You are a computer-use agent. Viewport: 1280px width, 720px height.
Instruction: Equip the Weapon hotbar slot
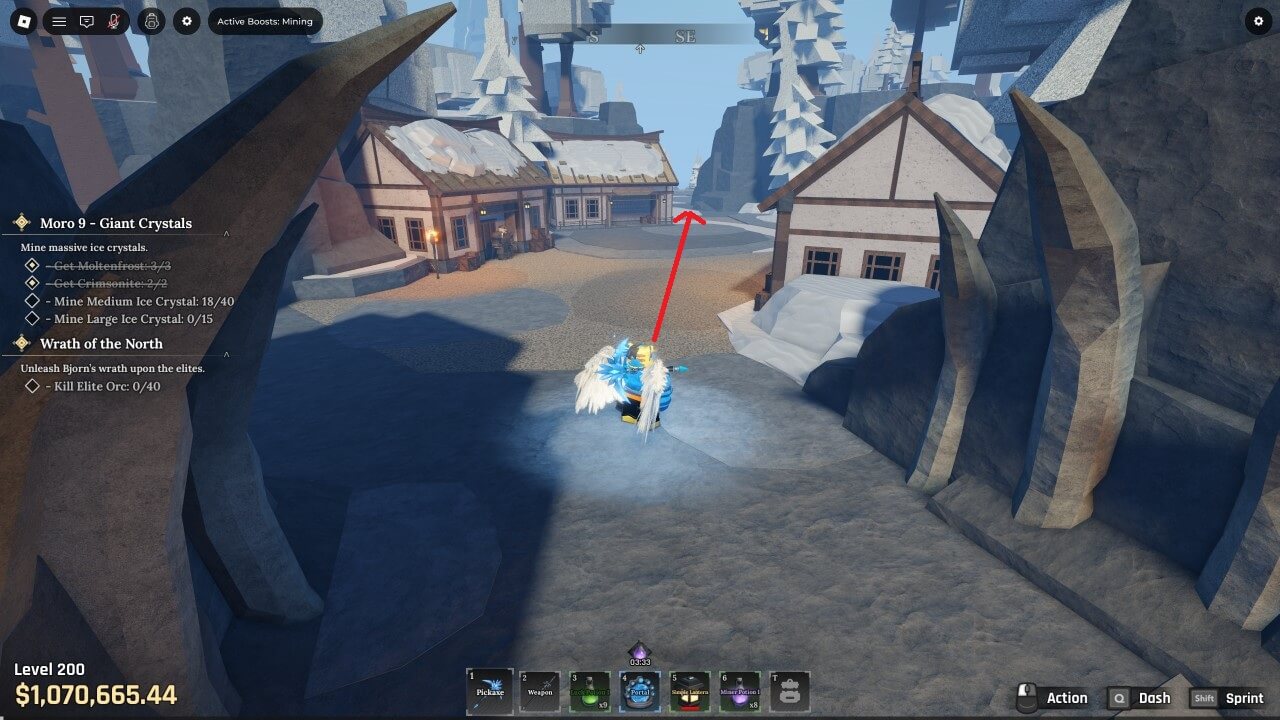tap(540, 691)
